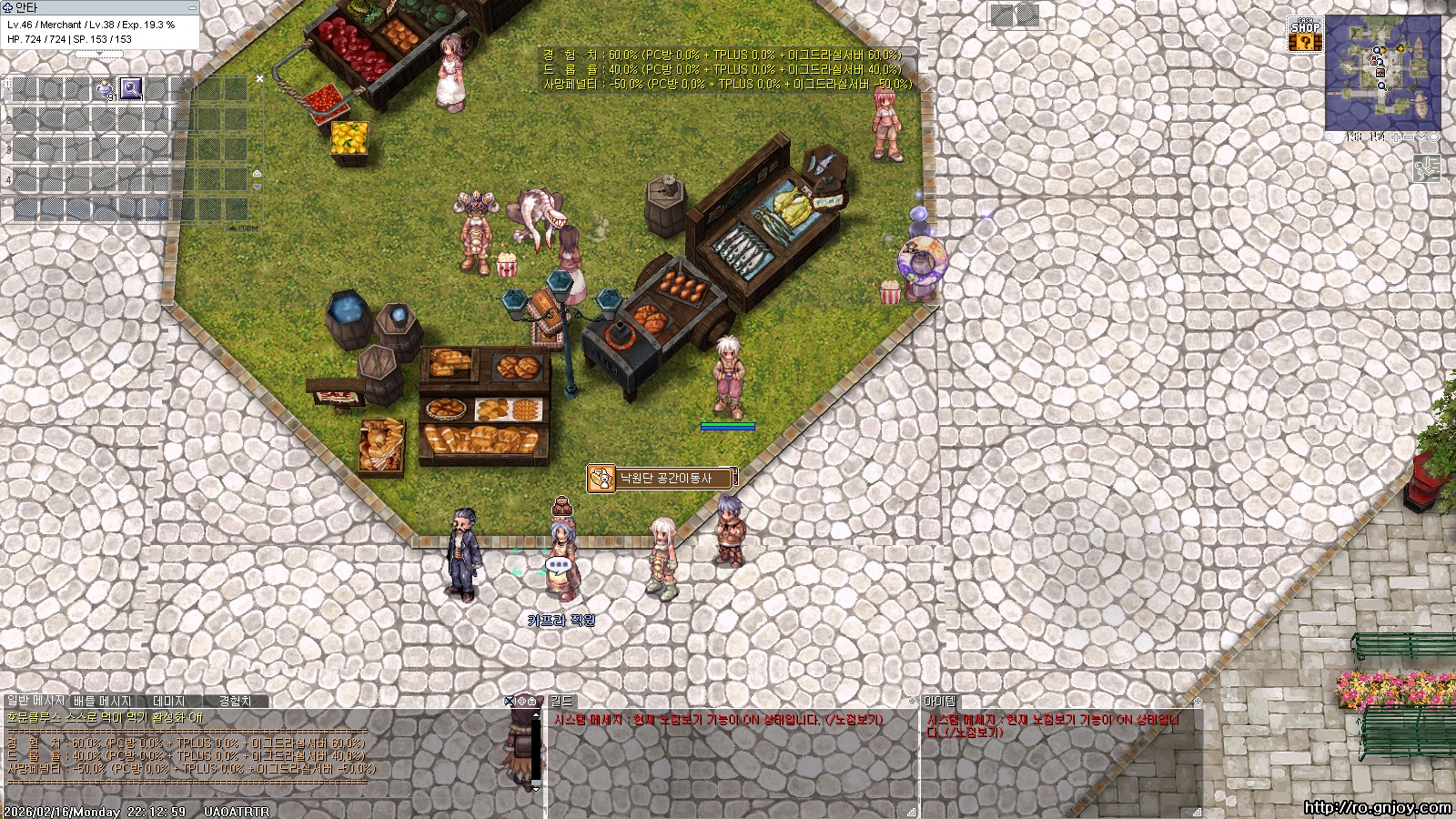Click the up arrow on hotkey bar
This screenshot has width=1456, height=819.
257,173
